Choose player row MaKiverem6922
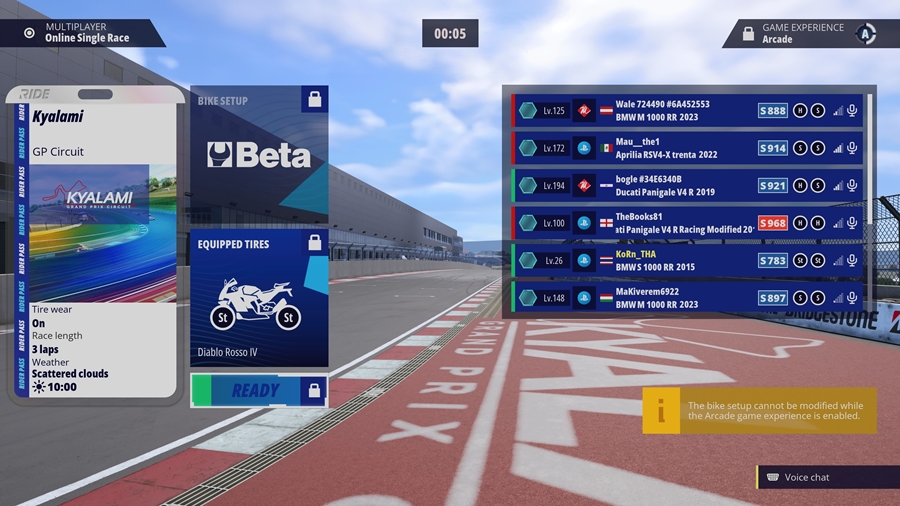 (688, 298)
